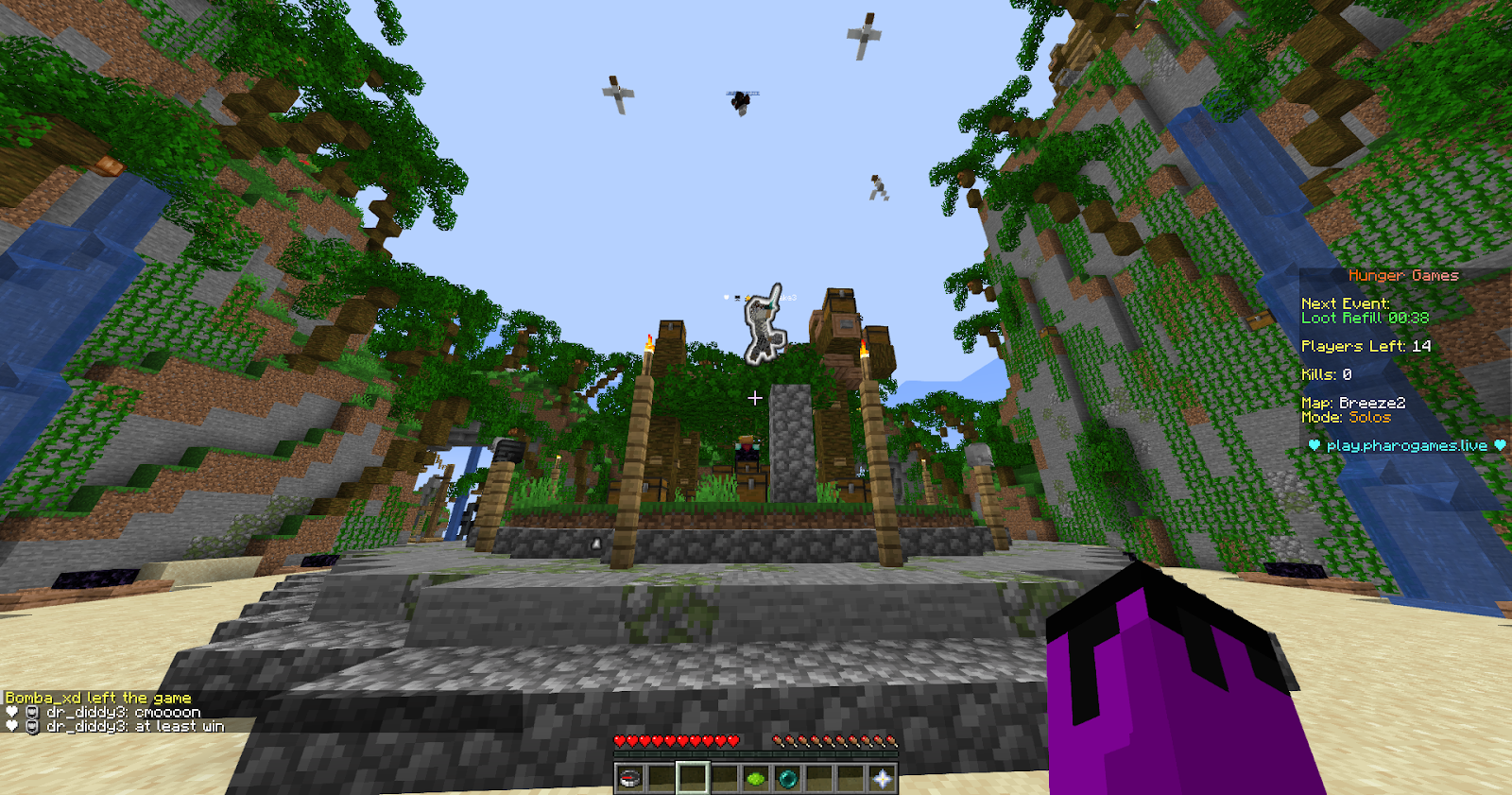The height and width of the screenshot is (795, 1512).
Task: Select the compass in hotbar slot one
Action: point(629,778)
